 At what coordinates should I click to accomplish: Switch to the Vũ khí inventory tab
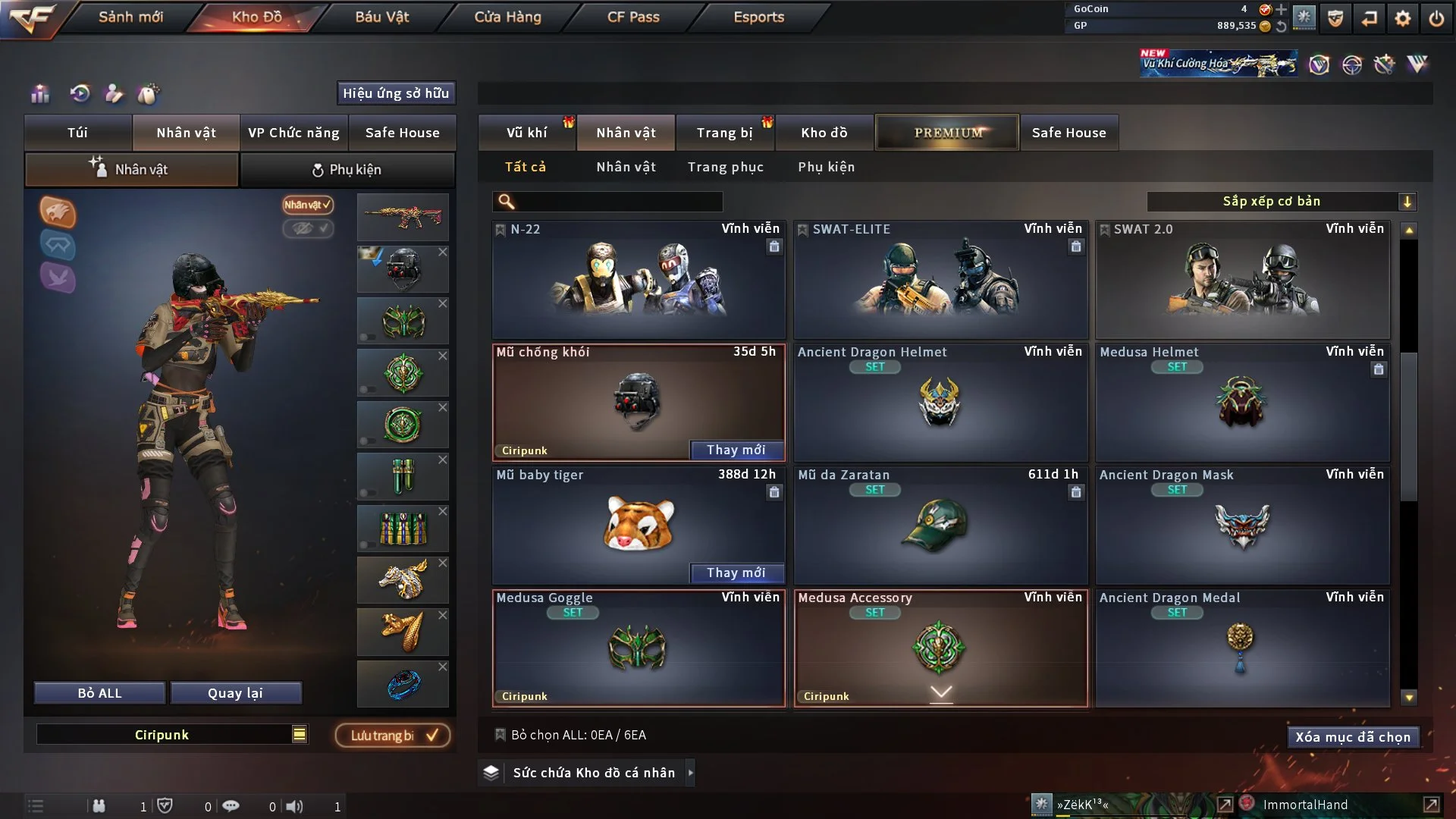[x=526, y=133]
